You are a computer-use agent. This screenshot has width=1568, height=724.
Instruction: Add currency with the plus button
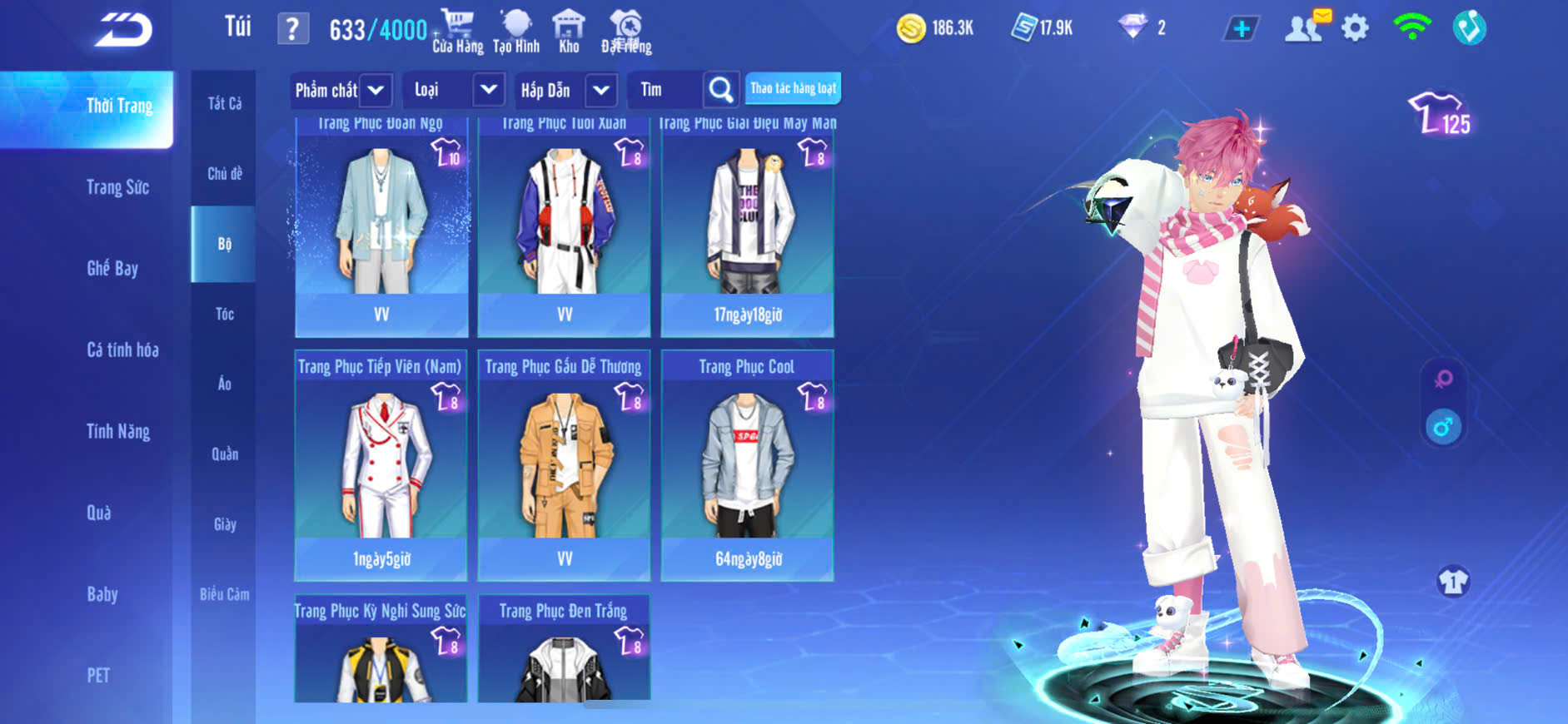click(1241, 29)
